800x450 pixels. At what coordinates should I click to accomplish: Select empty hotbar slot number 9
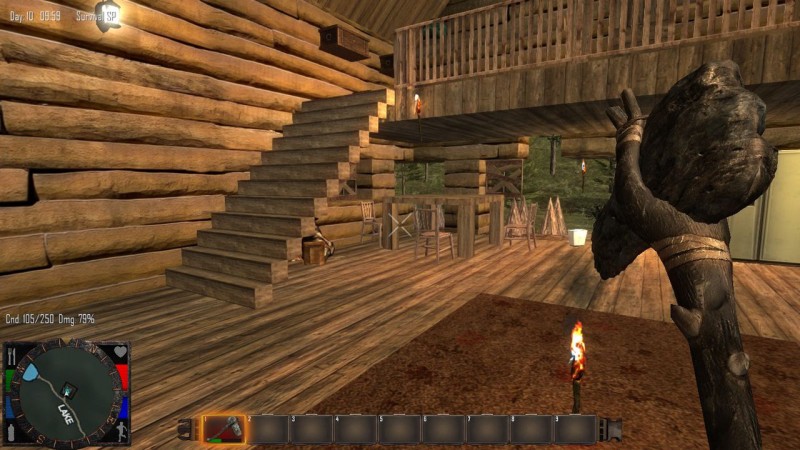click(x=575, y=429)
